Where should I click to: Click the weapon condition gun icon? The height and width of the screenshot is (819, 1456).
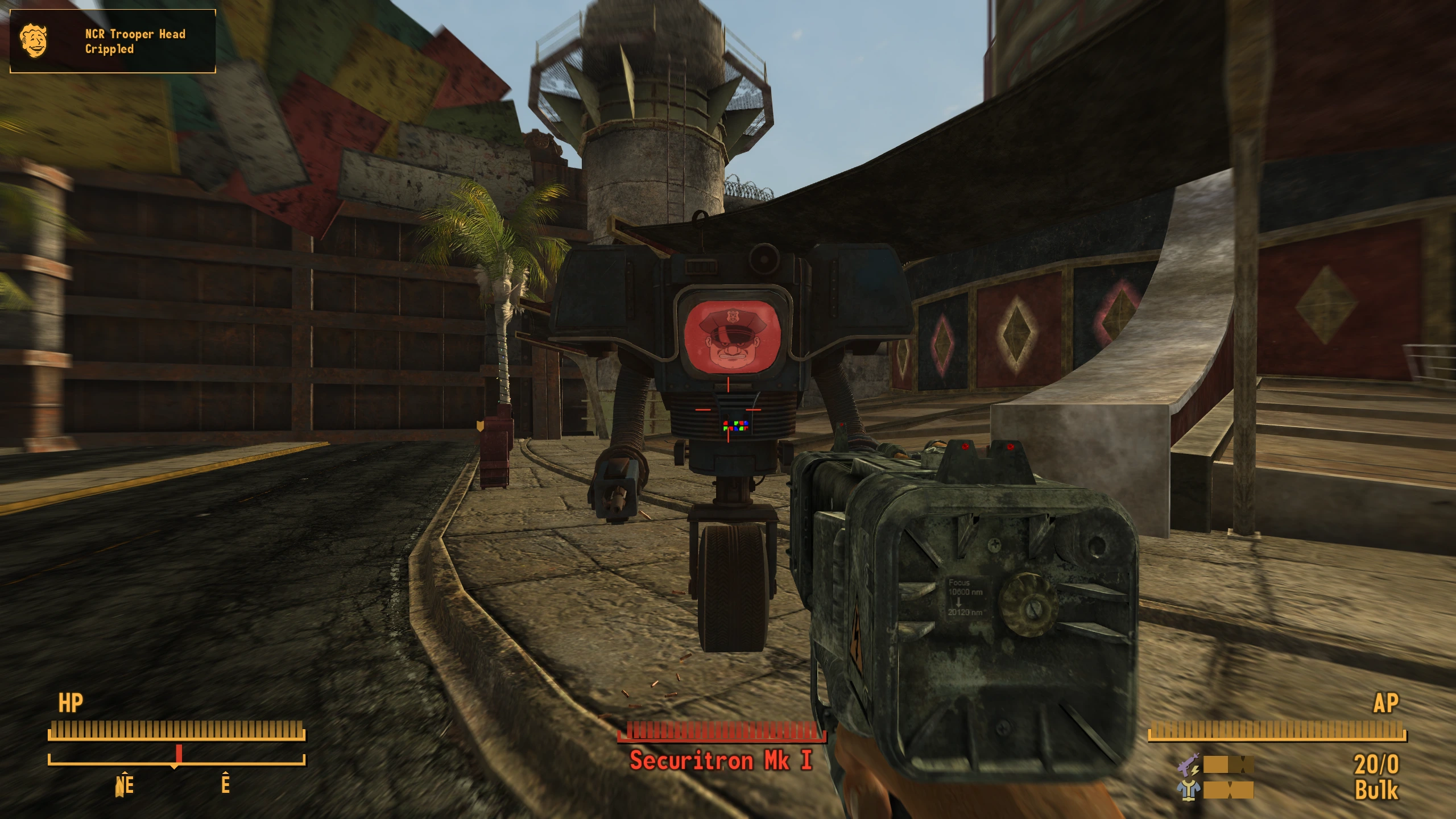click(1189, 765)
